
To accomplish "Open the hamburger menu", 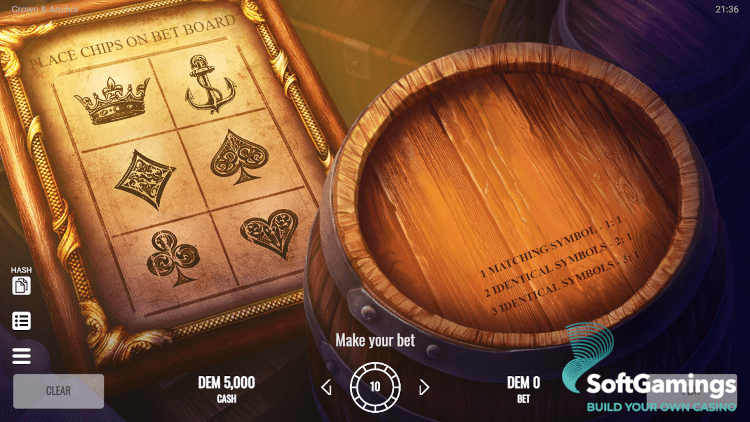I will coord(21,356).
